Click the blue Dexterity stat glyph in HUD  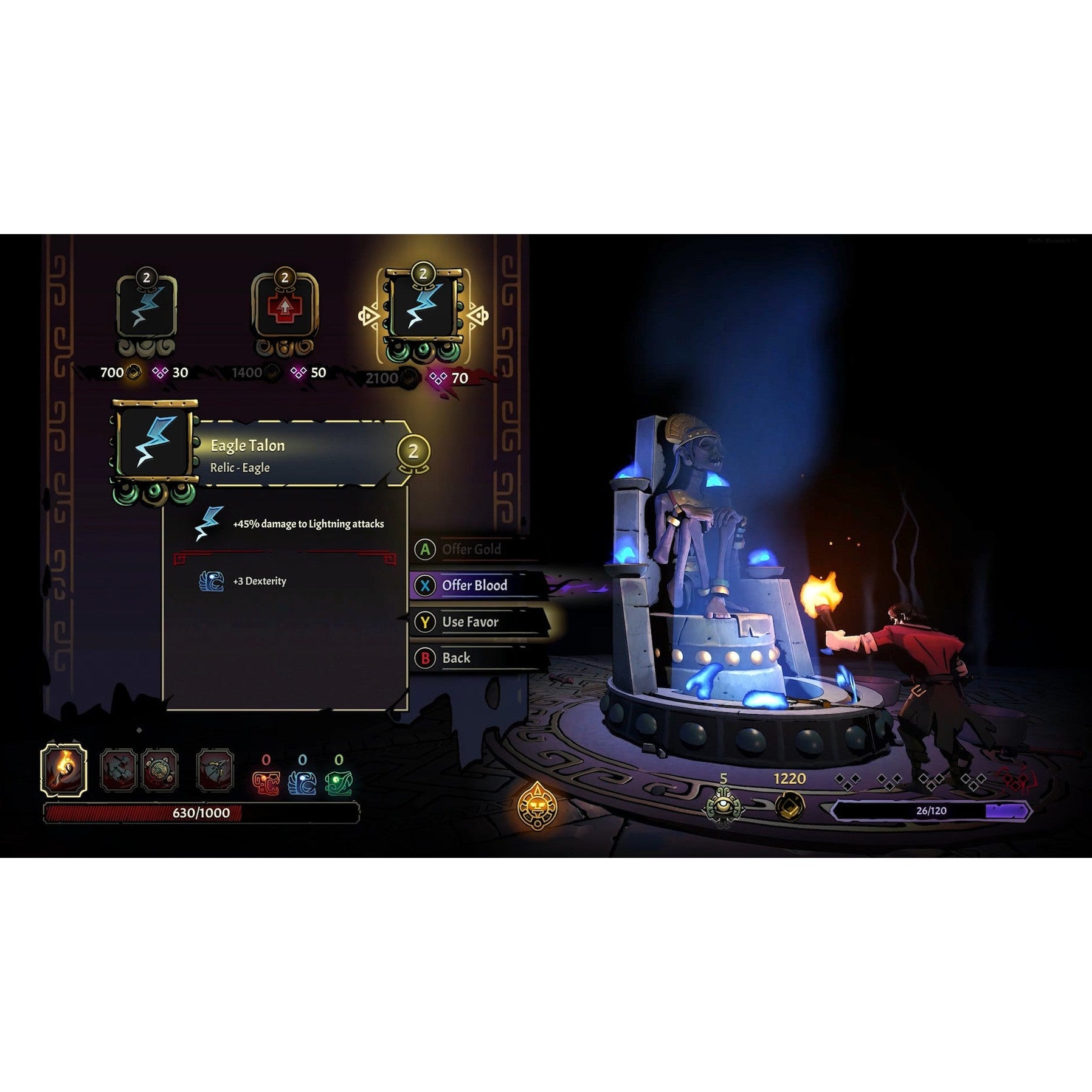point(302,783)
